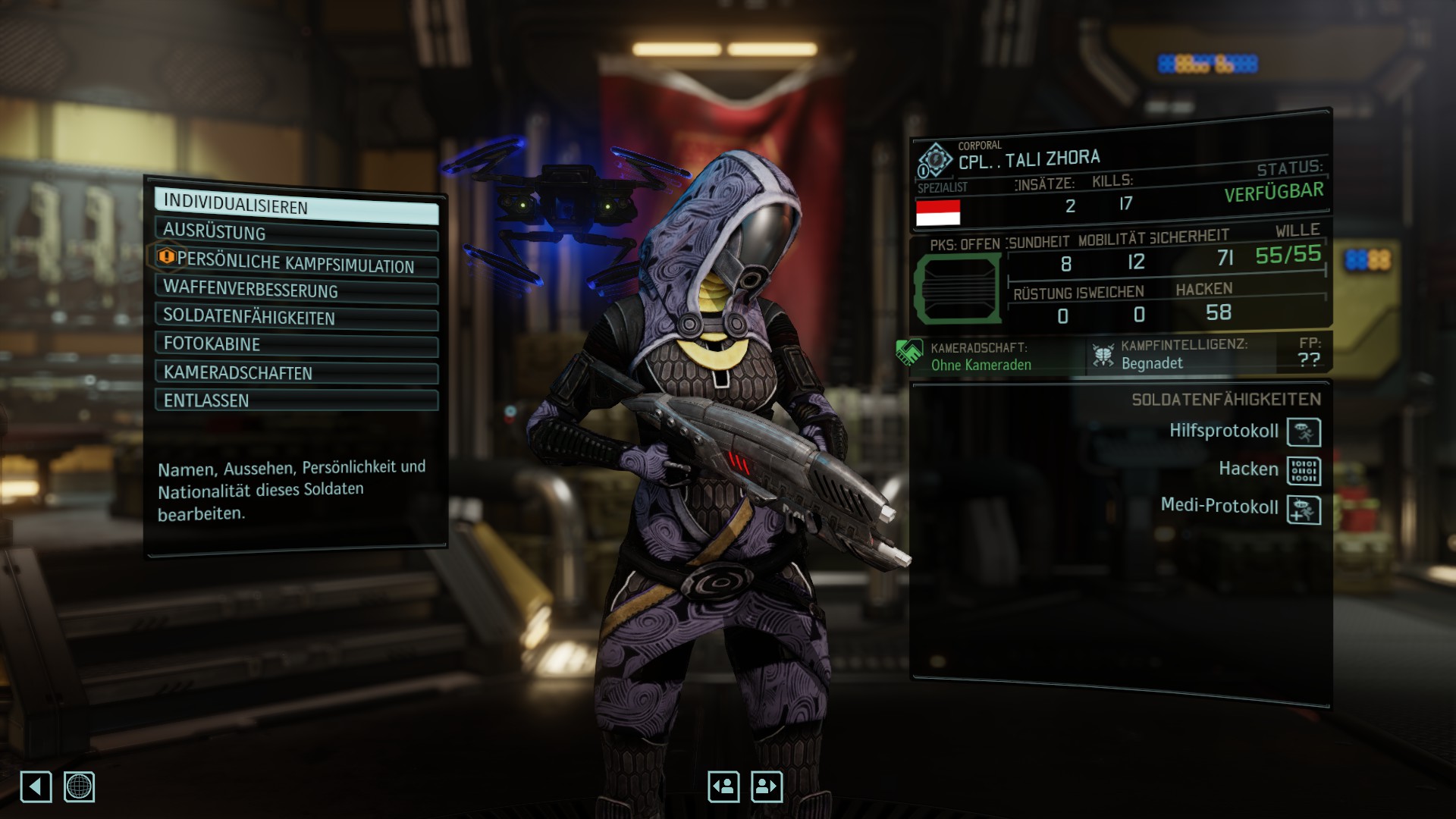Image resolution: width=1456 pixels, height=819 pixels.
Task: Open Soldatenfähigkeiten in the left menu
Action: [x=296, y=318]
